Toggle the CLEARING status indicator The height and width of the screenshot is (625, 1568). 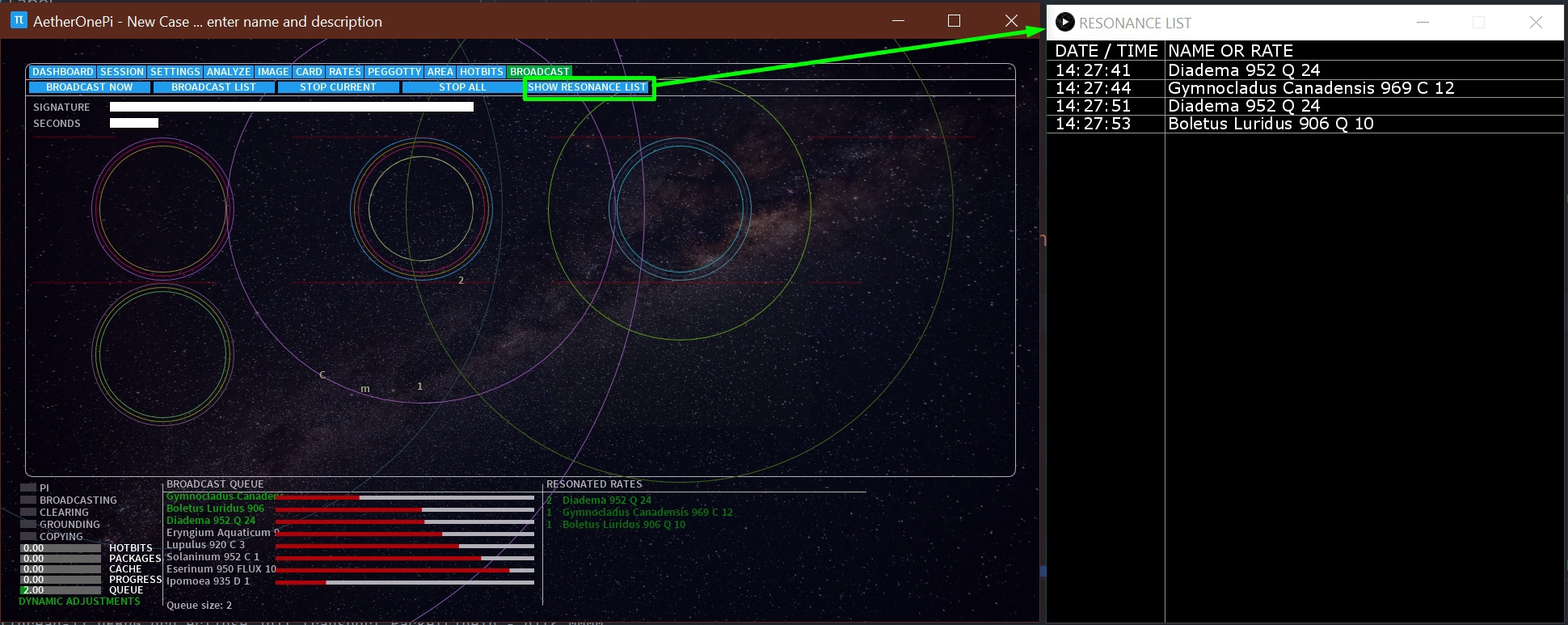click(27, 512)
